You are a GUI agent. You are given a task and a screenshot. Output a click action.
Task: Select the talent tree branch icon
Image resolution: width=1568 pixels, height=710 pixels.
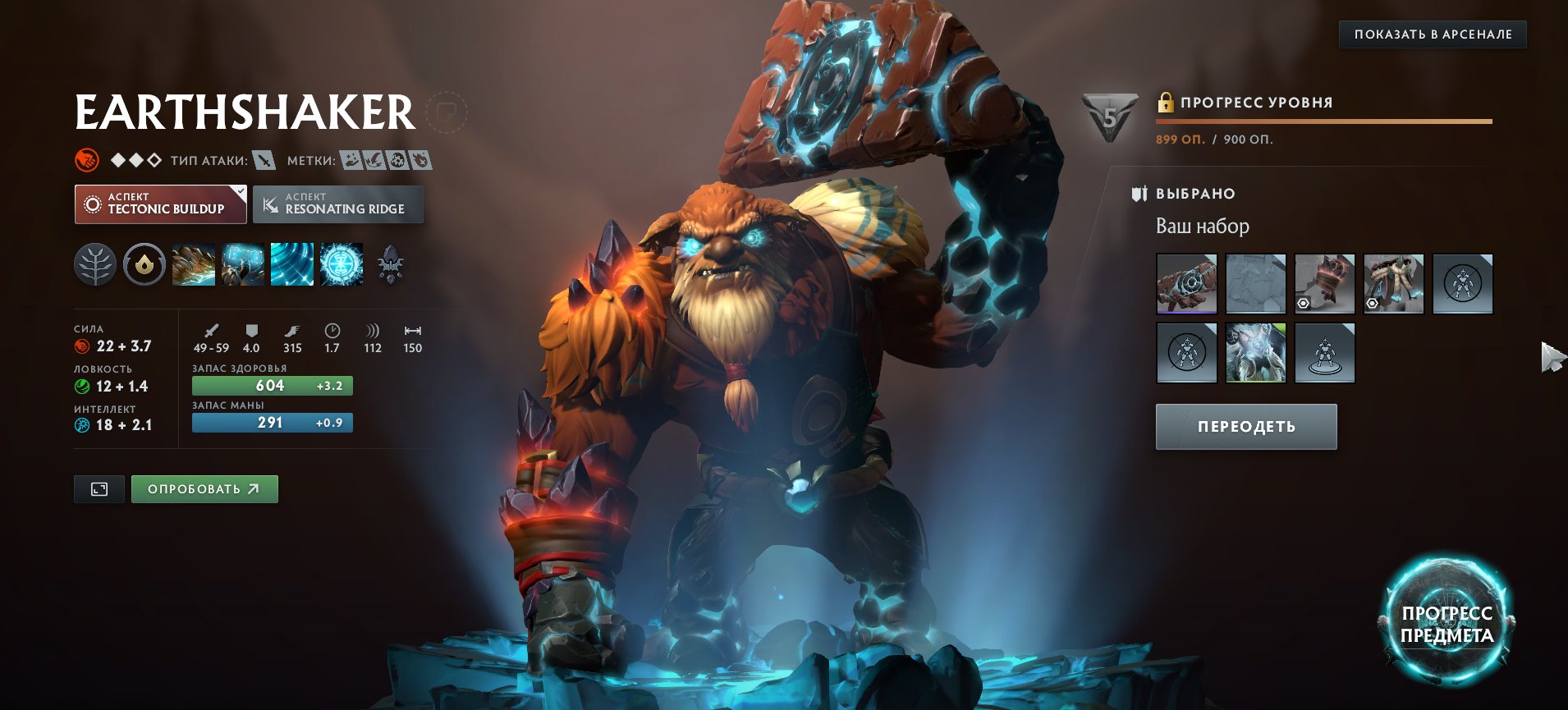(96, 264)
